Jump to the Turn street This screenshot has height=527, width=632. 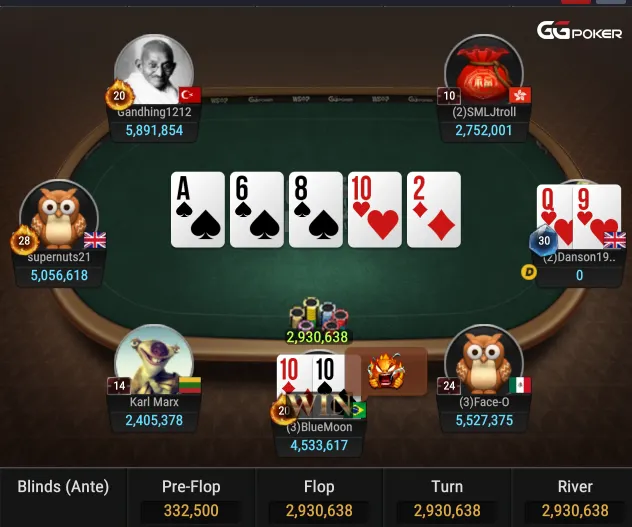pyautogui.click(x=446, y=498)
